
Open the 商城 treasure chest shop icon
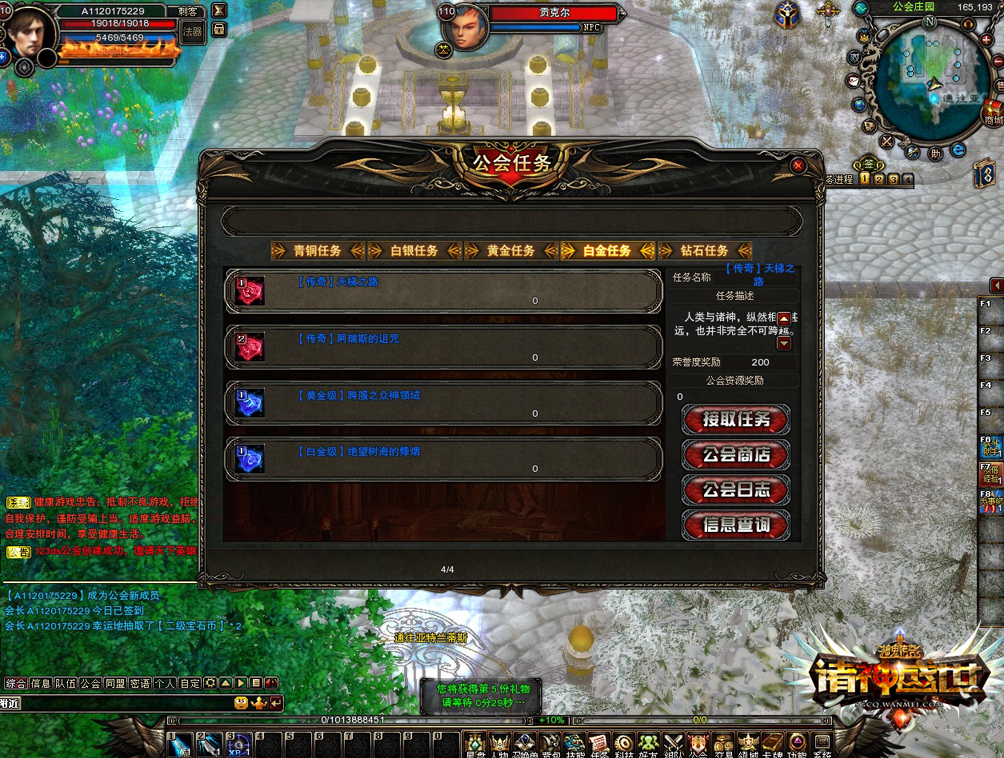tap(992, 110)
